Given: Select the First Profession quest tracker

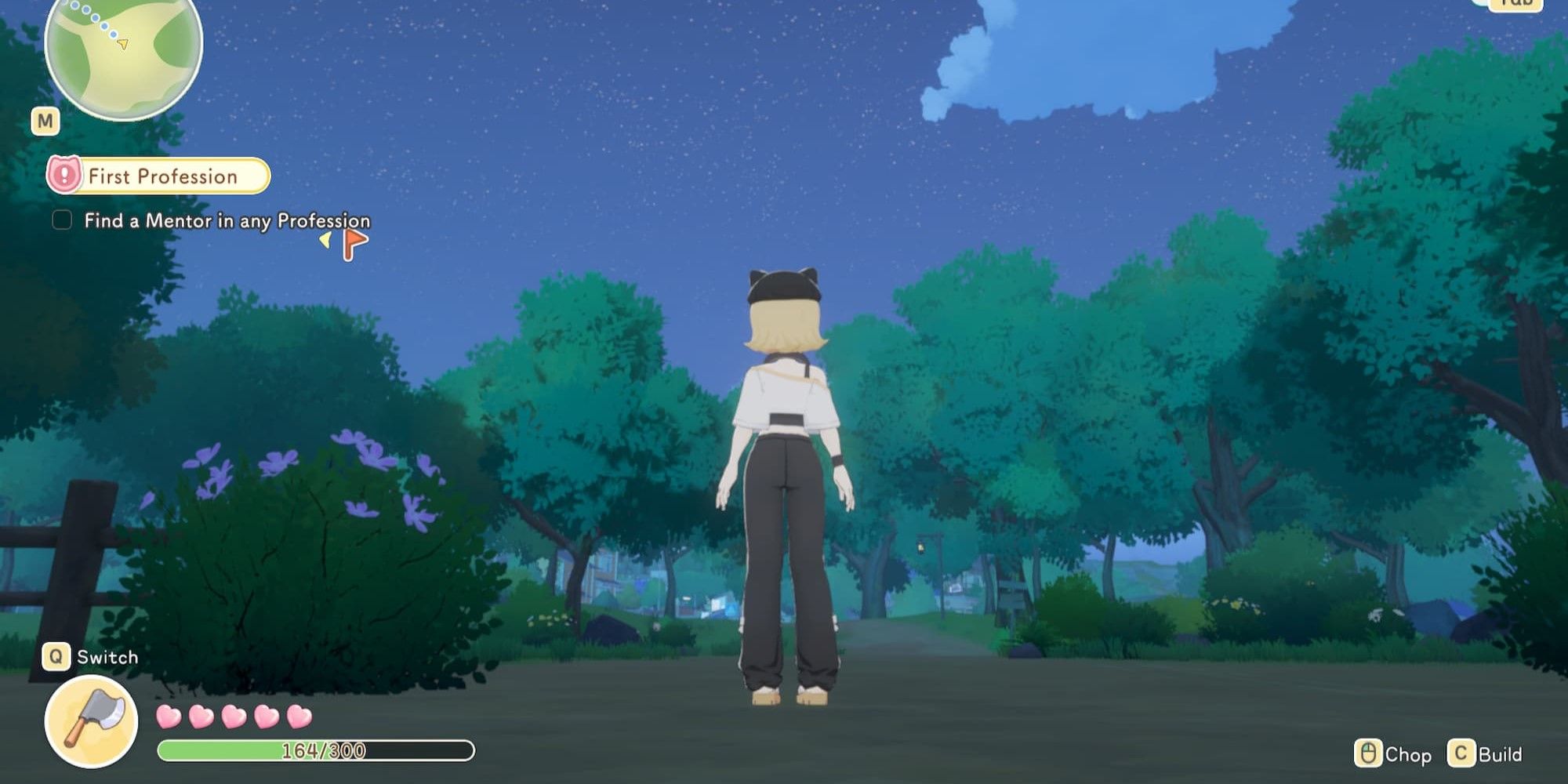Looking at the screenshot, I should point(159,176).
